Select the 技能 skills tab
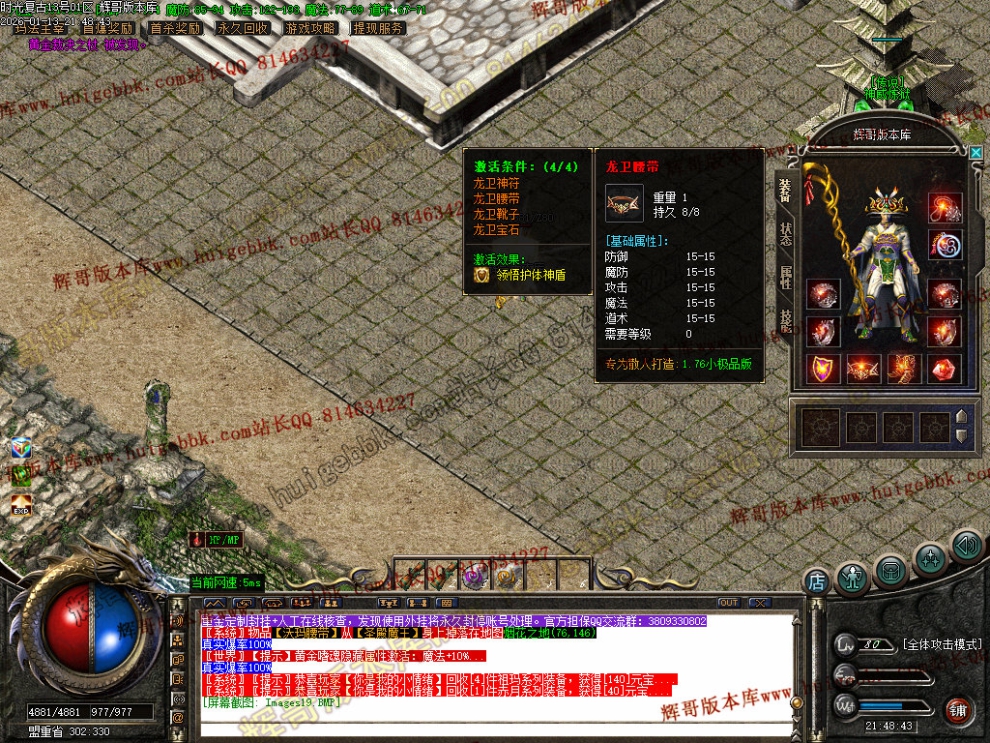The height and width of the screenshot is (743, 990). click(x=786, y=321)
